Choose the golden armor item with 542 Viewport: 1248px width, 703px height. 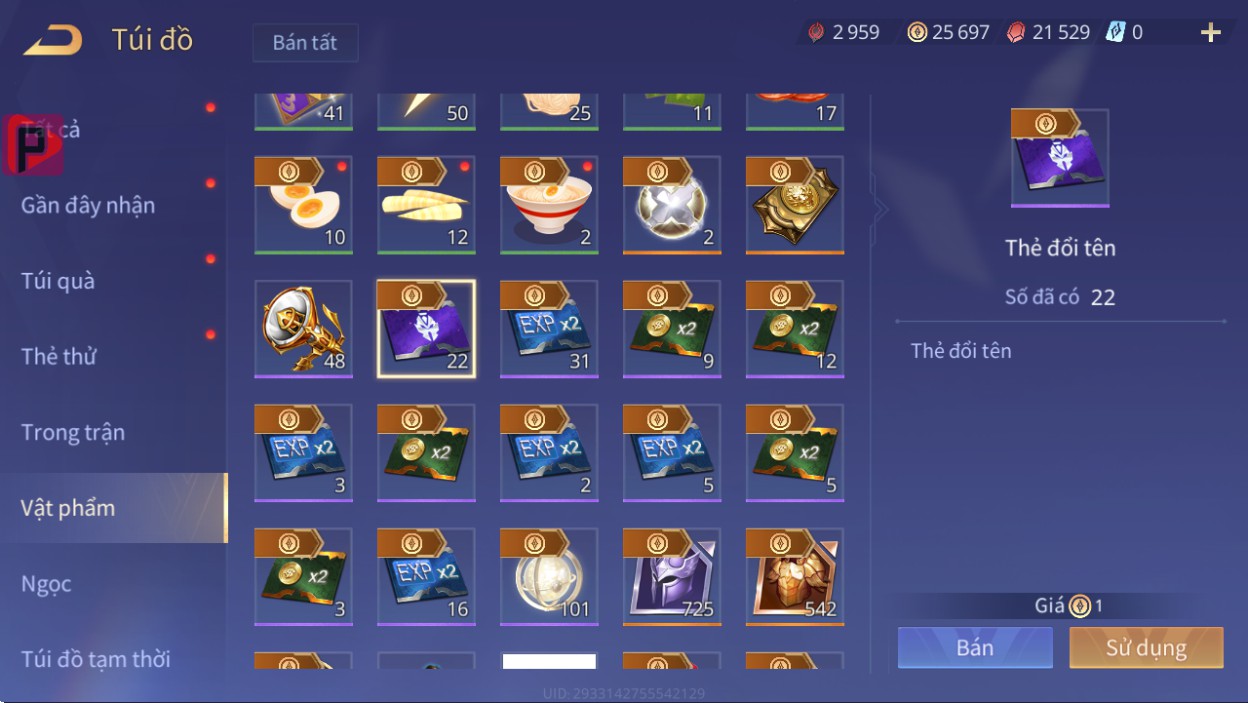795,576
